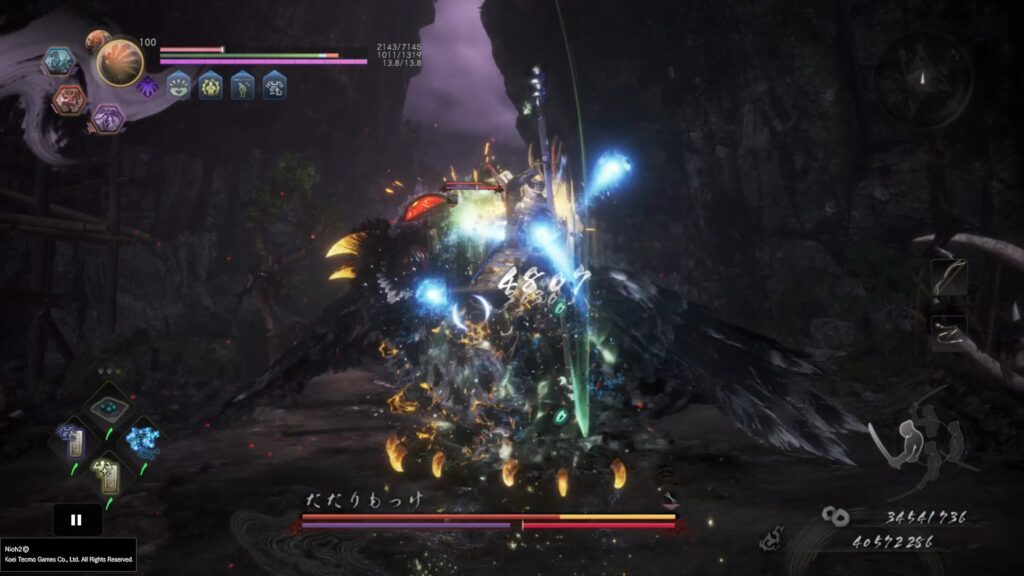The image size is (1024, 576).
Task: Click the circular radar minimap
Action: pyautogui.click(x=923, y=80)
